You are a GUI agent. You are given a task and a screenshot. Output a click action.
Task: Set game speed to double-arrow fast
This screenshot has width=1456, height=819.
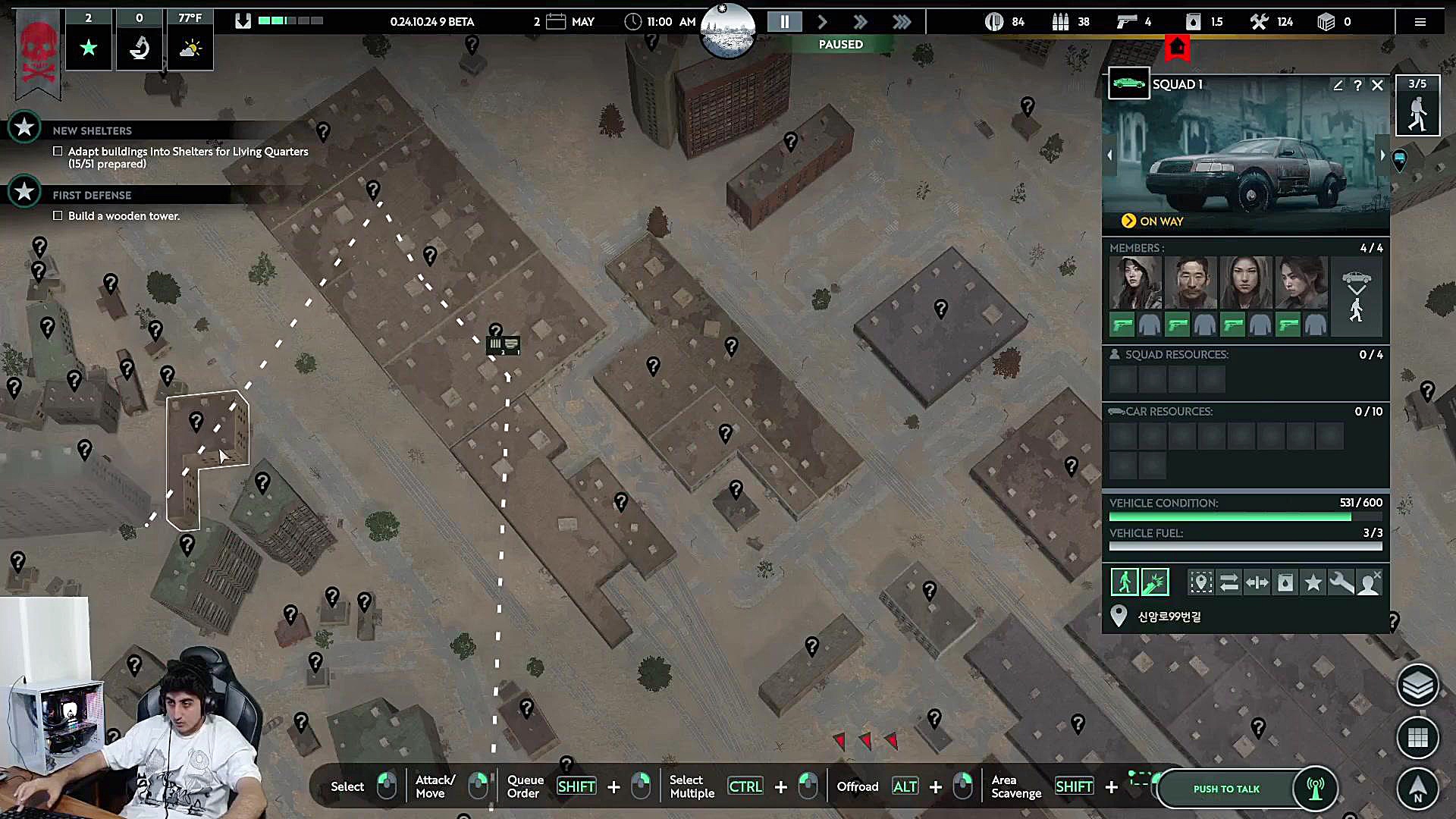(x=861, y=22)
